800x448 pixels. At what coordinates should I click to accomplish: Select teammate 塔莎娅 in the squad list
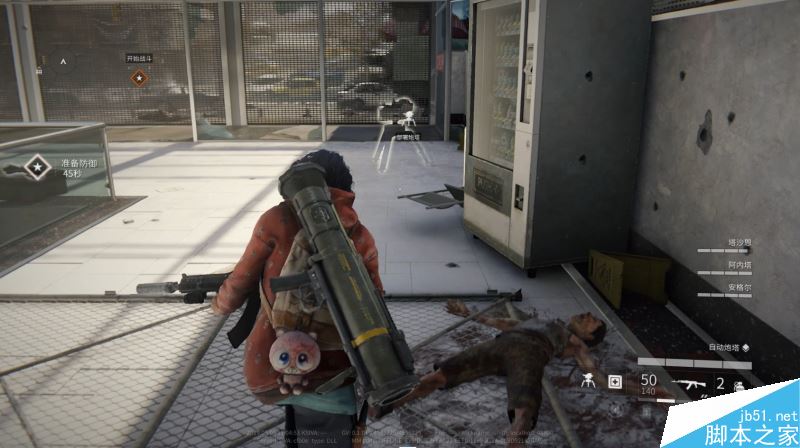pos(738,243)
